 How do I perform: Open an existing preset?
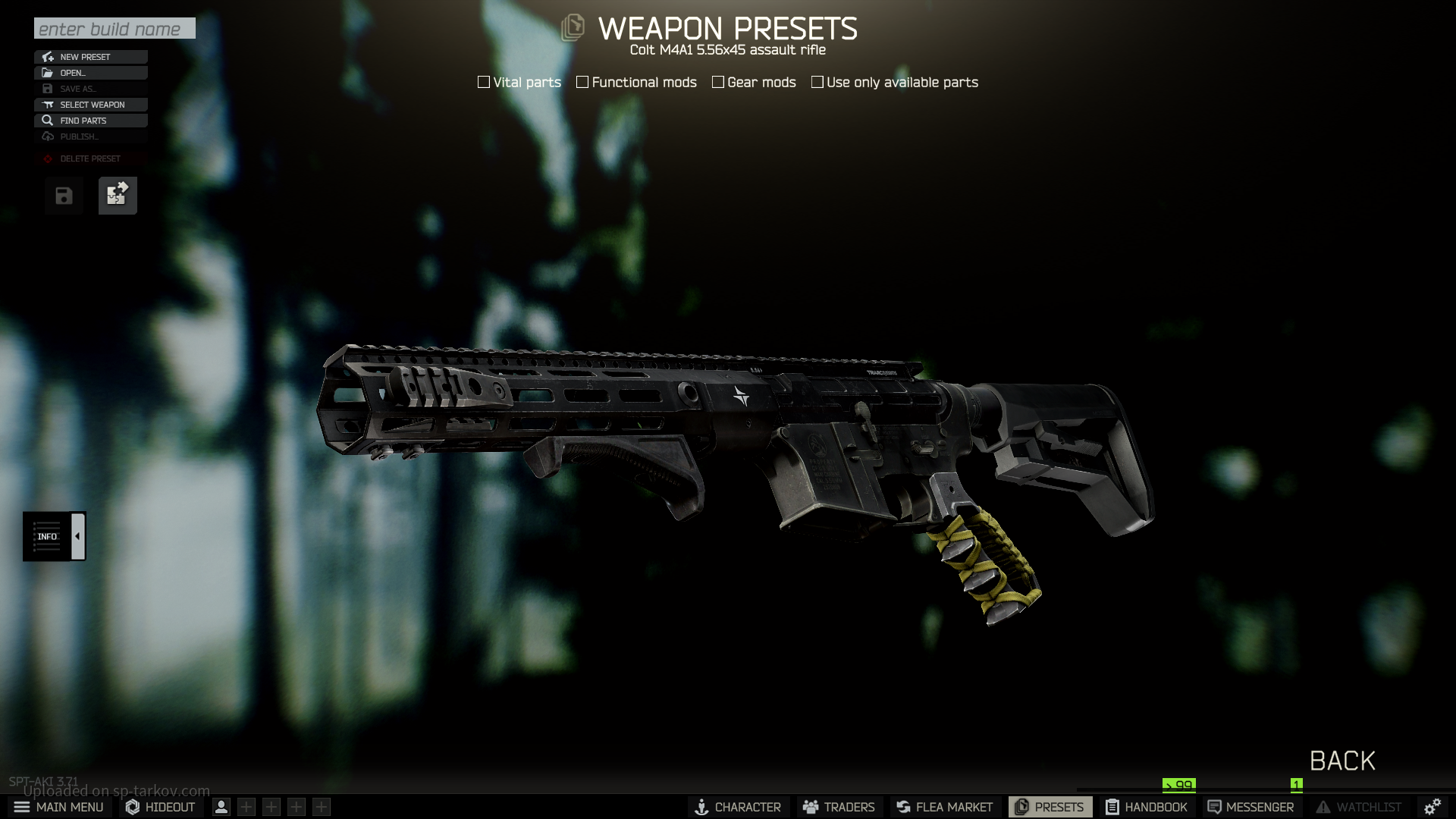click(x=91, y=73)
